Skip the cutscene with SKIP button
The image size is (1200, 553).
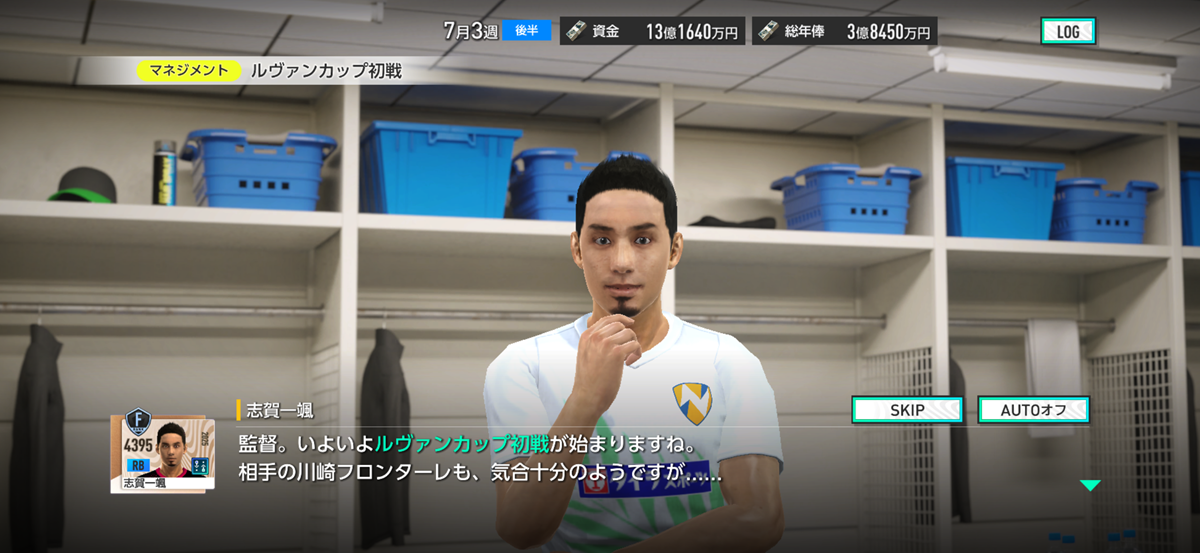pyautogui.click(x=906, y=410)
